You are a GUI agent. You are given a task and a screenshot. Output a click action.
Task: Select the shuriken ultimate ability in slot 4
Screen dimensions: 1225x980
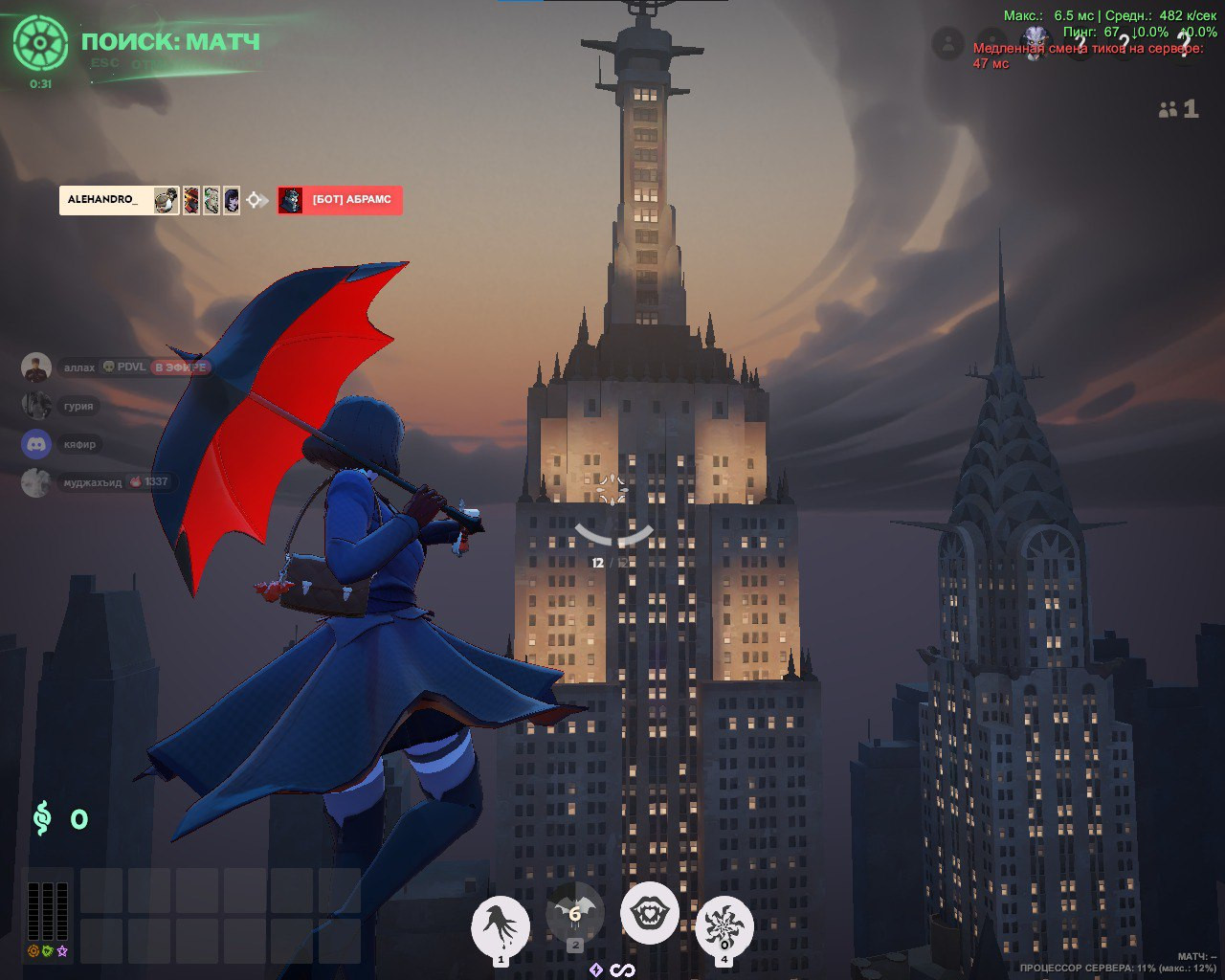tap(724, 926)
